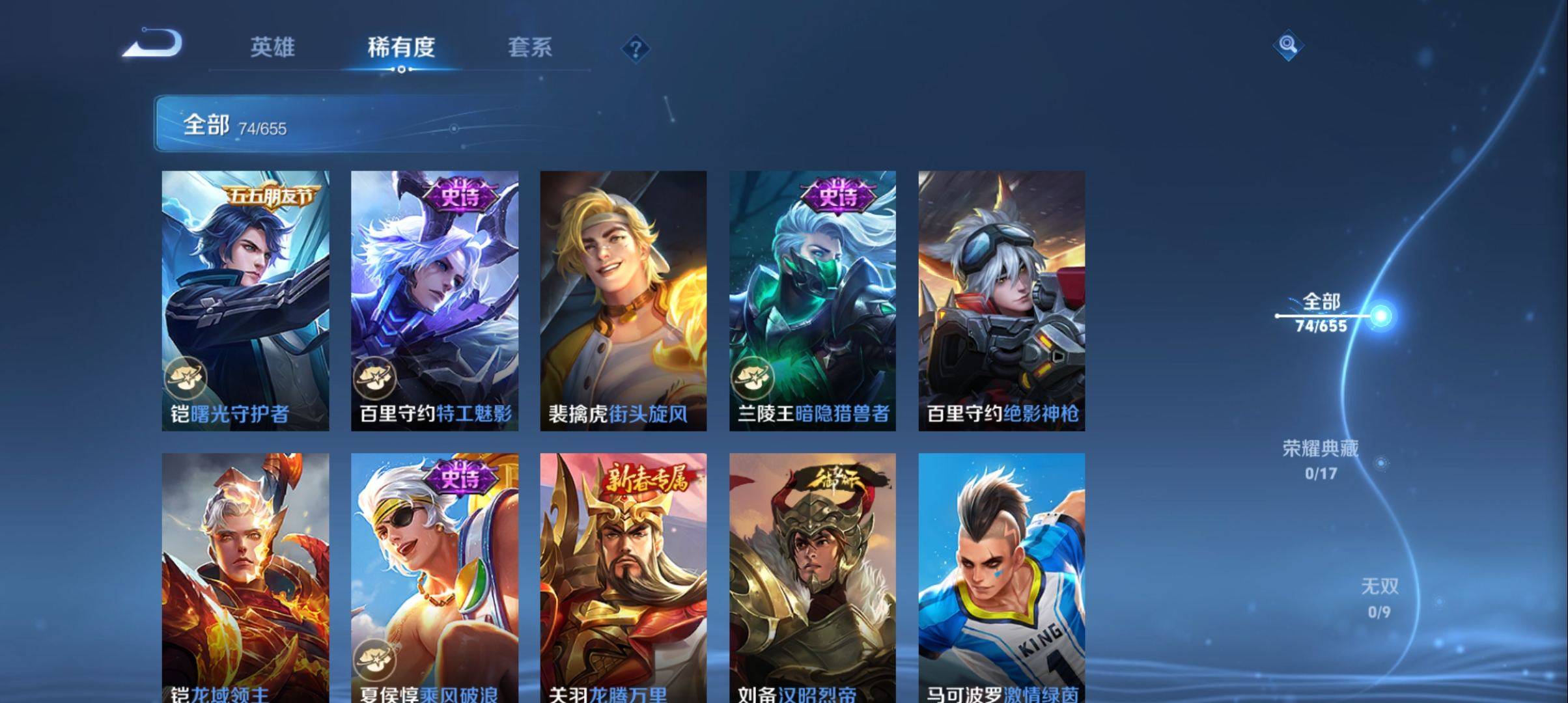This screenshot has width=1568, height=703.
Task: Open the question mark help icon
Action: coord(636,48)
